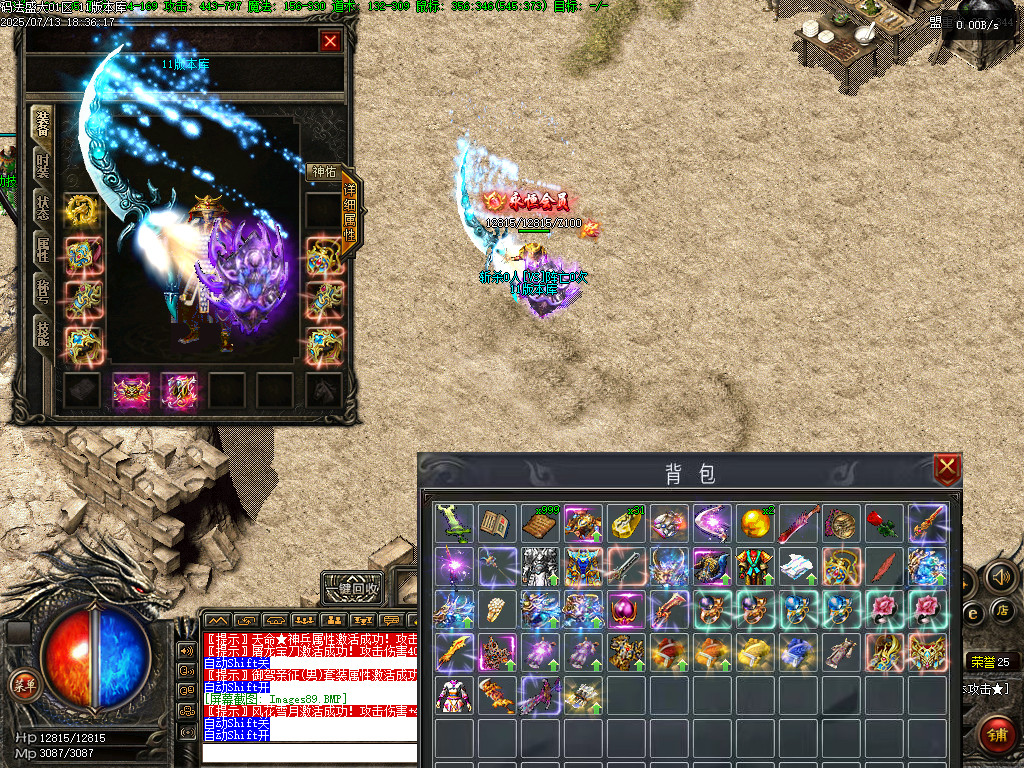Screen dimensions: 1024x768
Task: Click the 神佑 button
Action: [x=323, y=172]
